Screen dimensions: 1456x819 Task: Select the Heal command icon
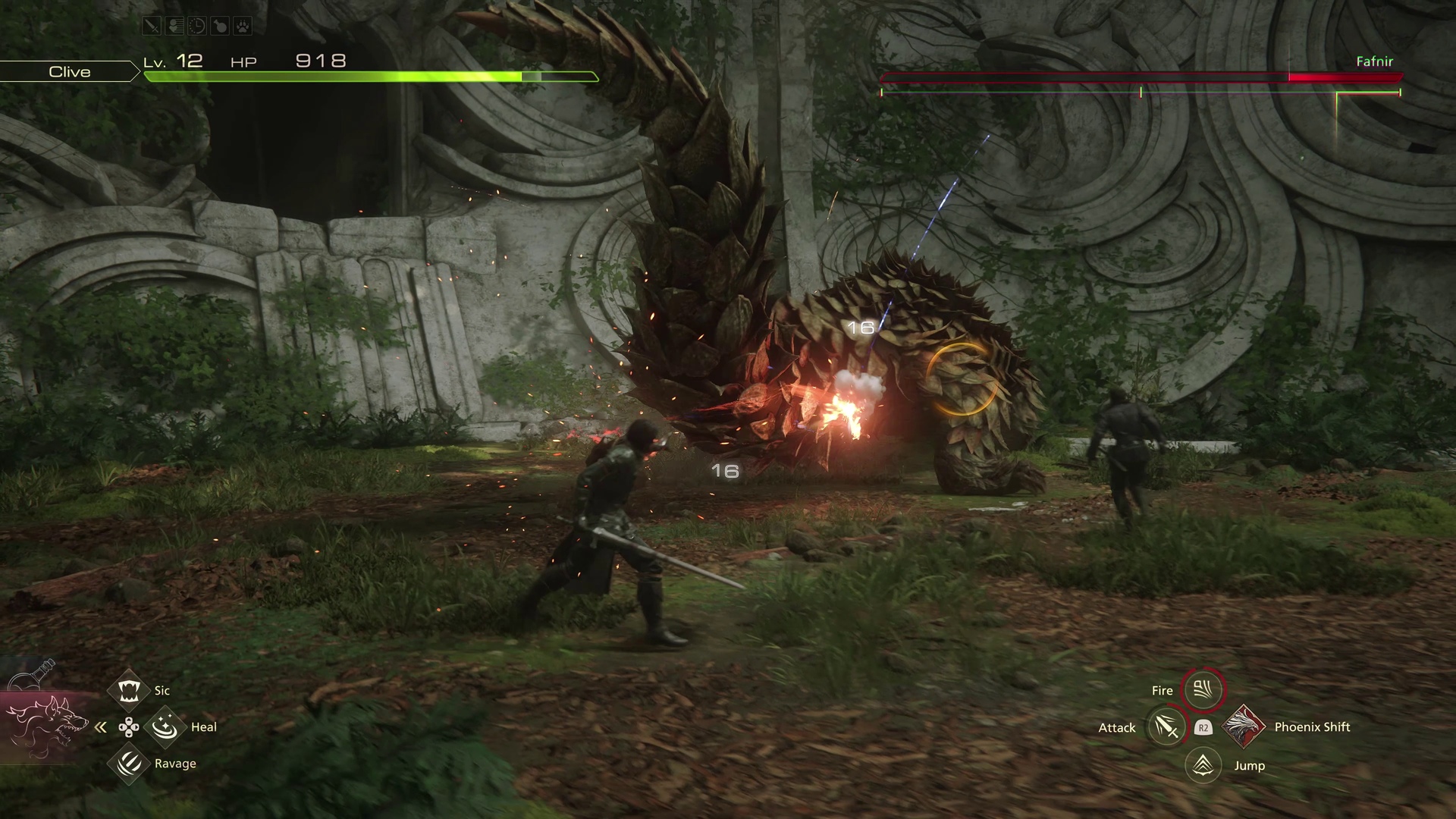point(165,727)
